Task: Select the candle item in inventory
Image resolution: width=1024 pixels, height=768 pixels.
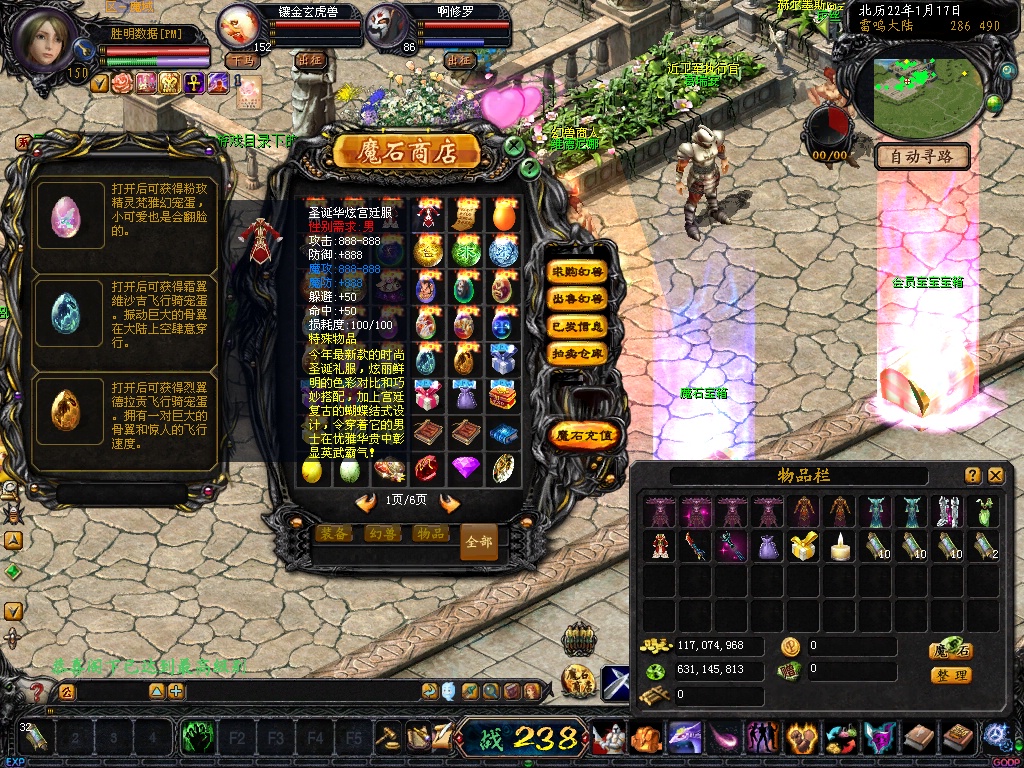Action: [x=841, y=546]
